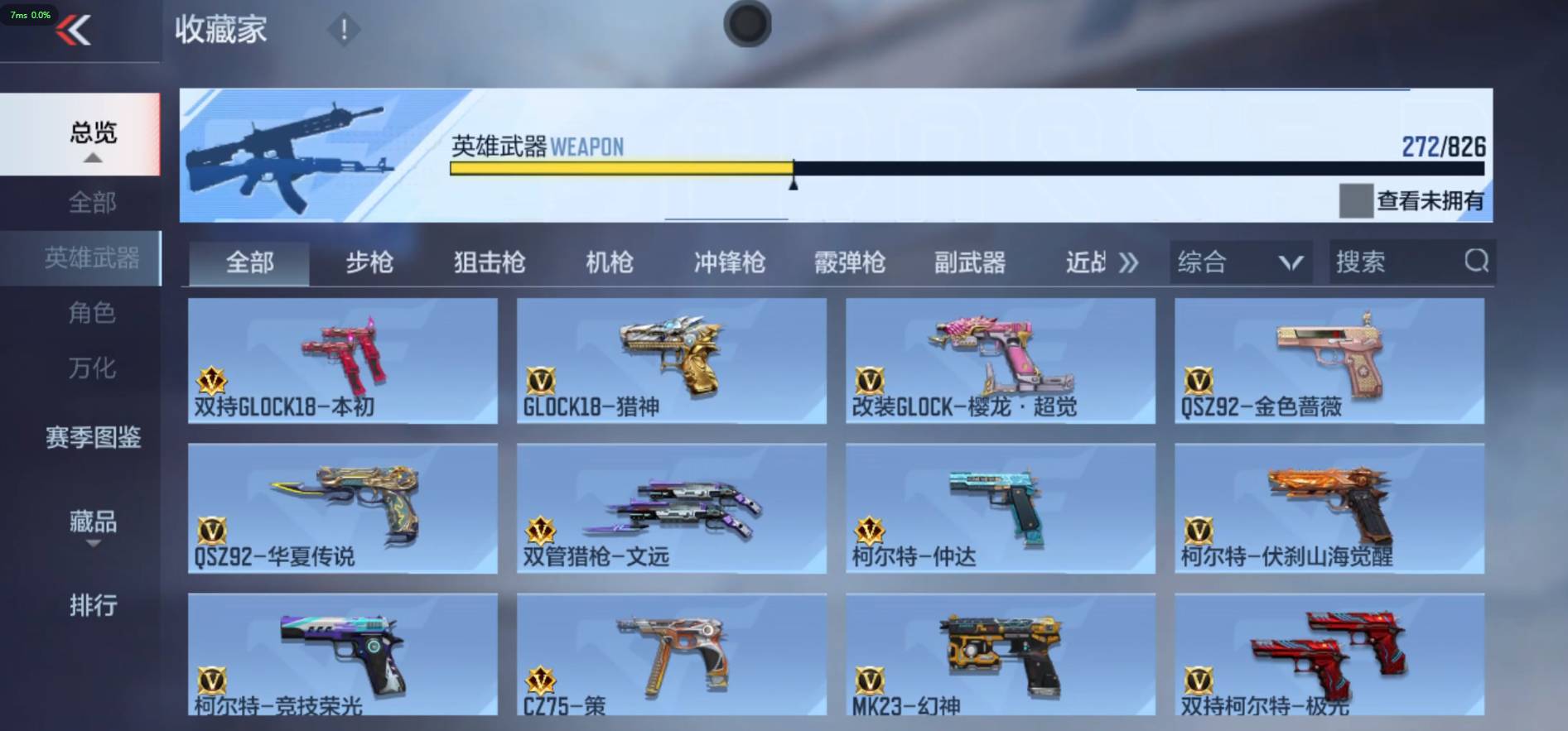1568x731 pixels.
Task: Select 全部 under 总览 in sidebar
Action: 92,203
